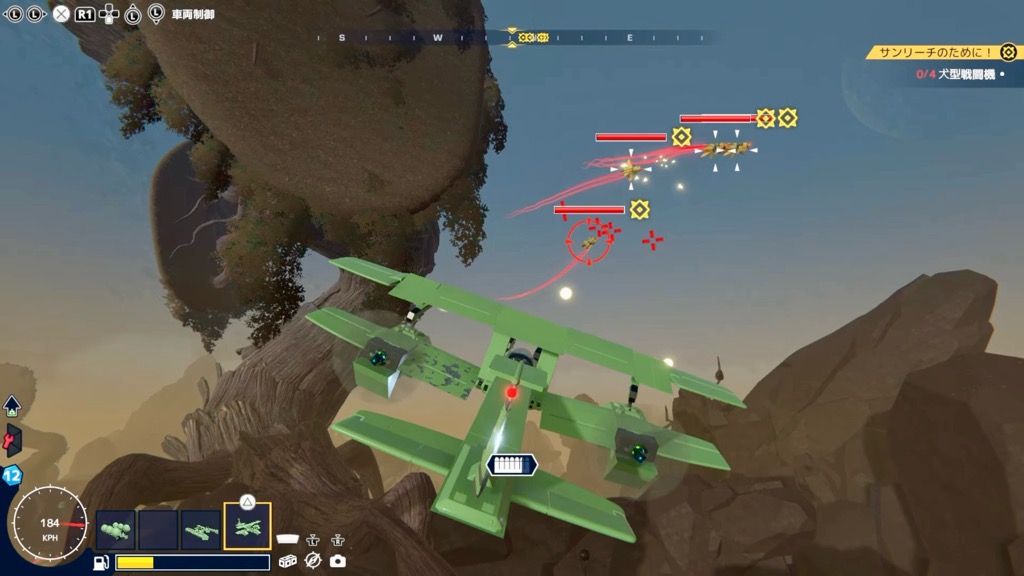Select the highlighted green biplane vehicle slot

[247, 528]
